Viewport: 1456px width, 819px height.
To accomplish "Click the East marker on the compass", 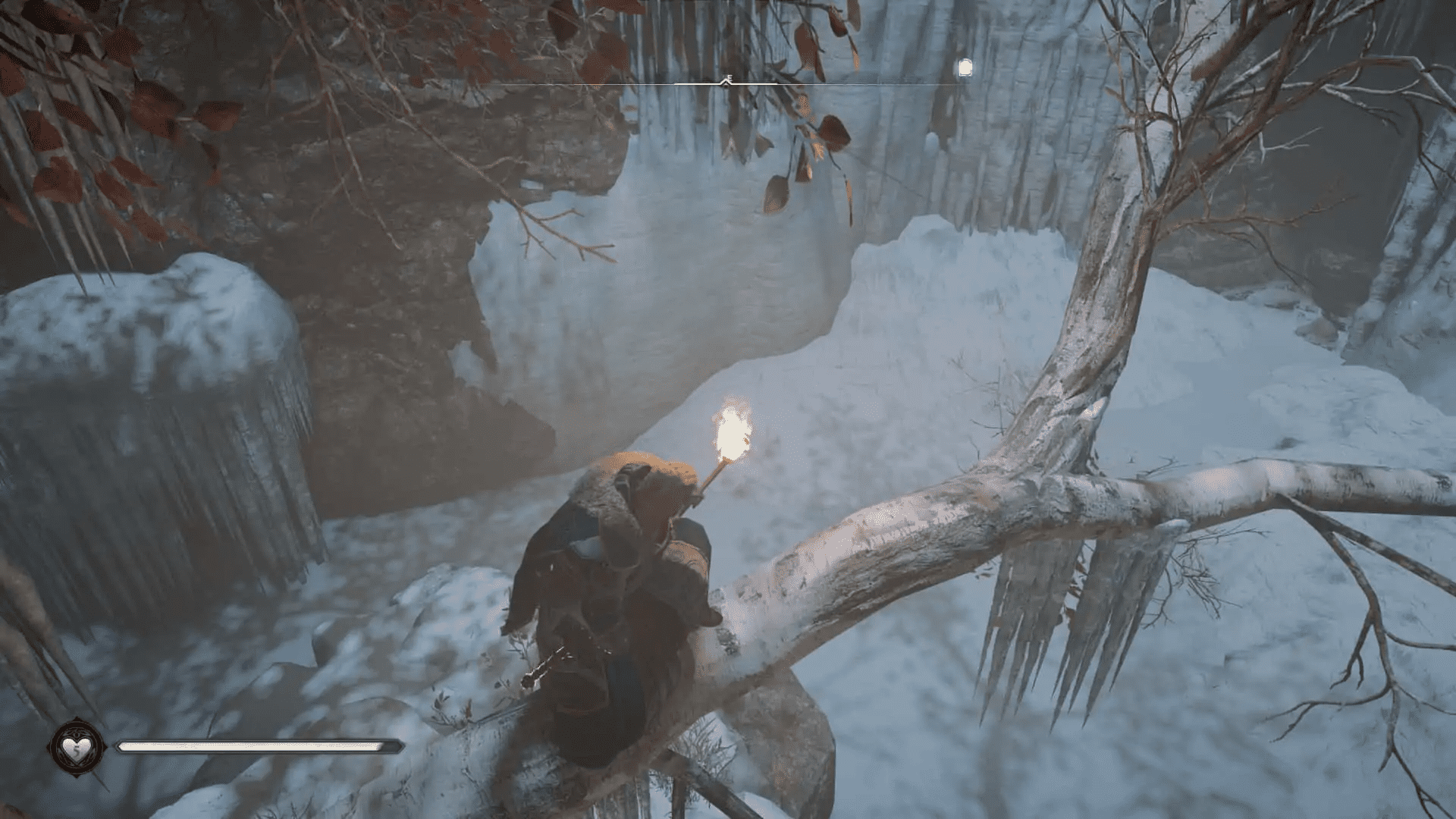I will 730,76.
